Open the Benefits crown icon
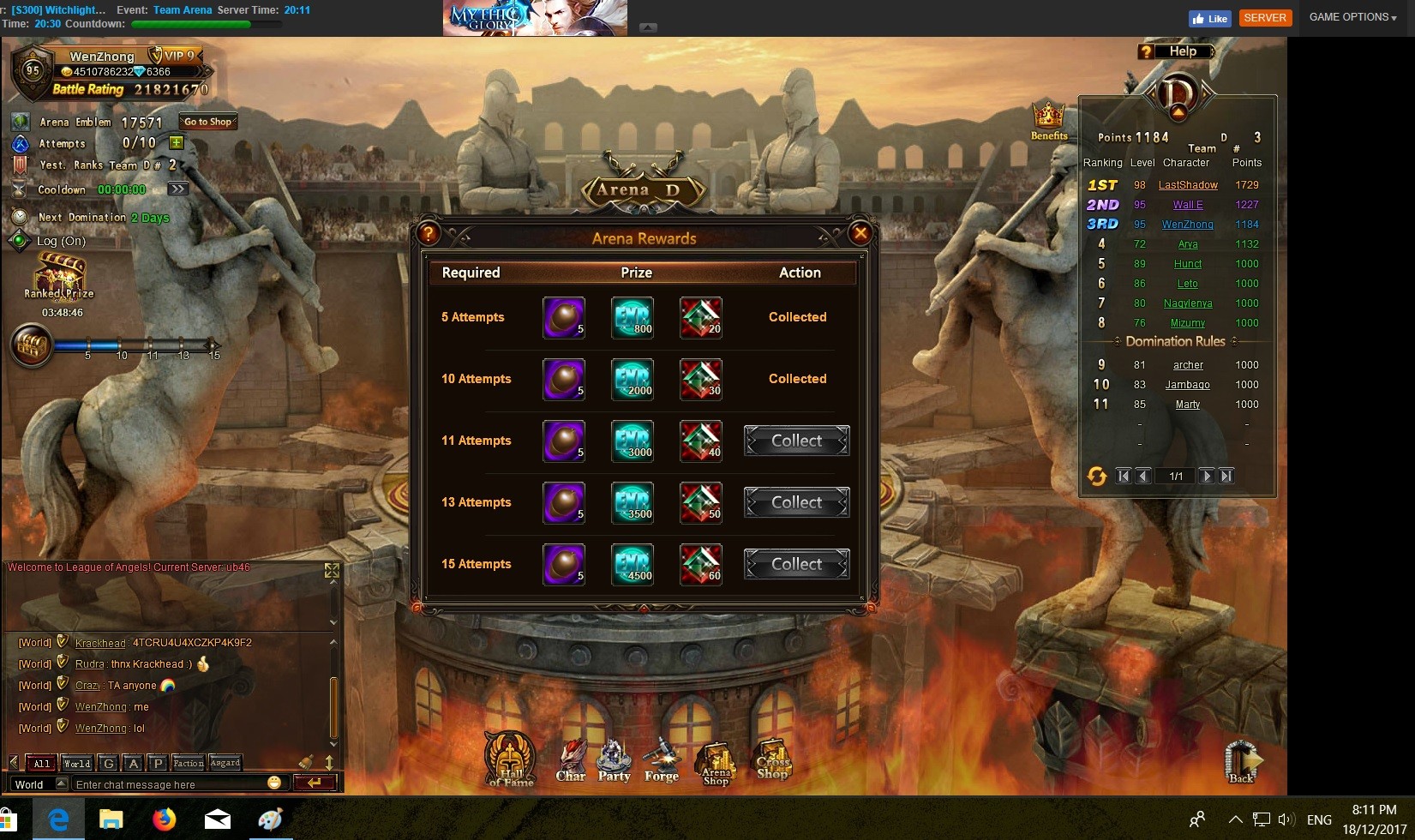This screenshot has height=840, width=1415. (x=1048, y=118)
